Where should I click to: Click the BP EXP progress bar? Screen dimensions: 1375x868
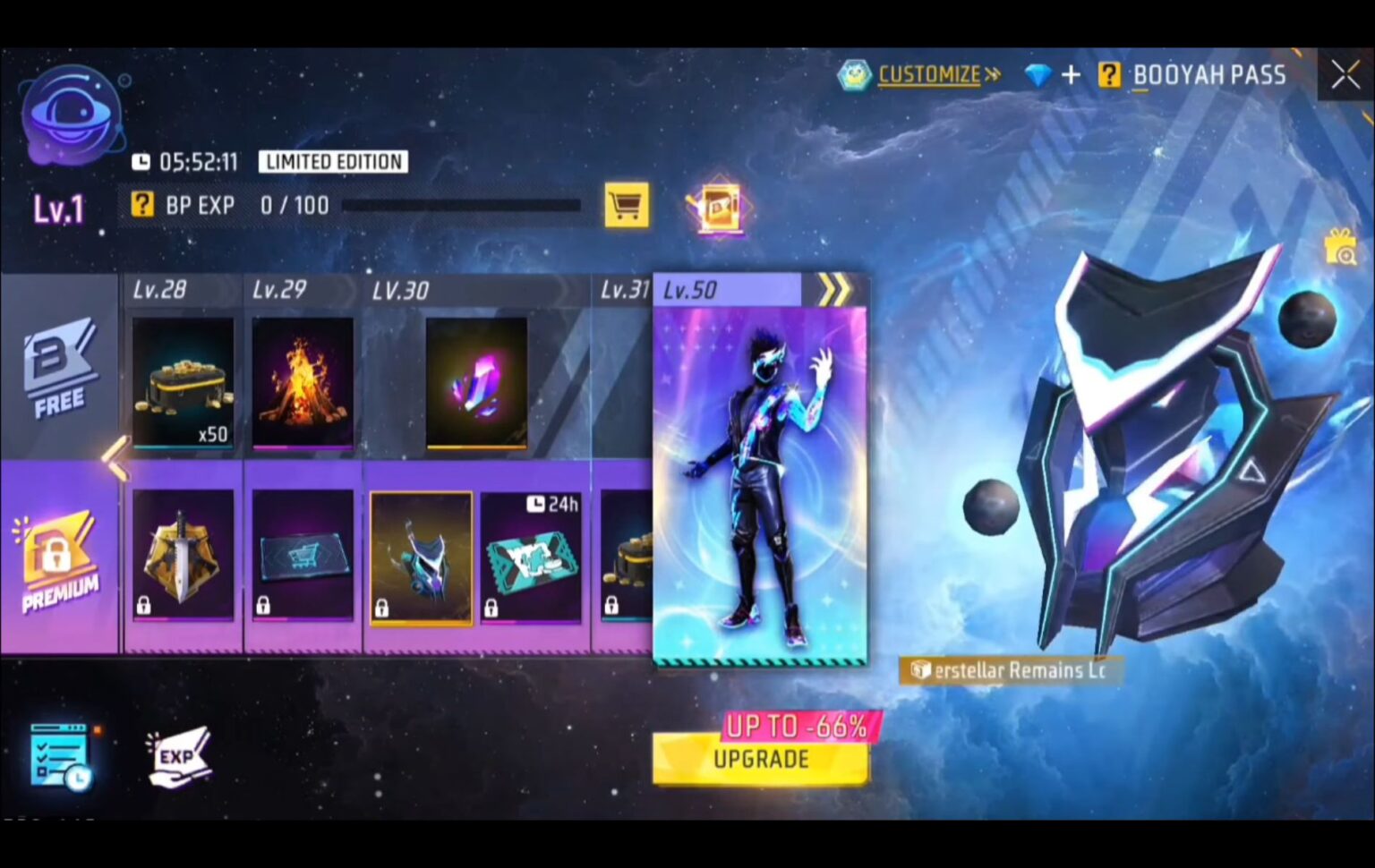click(x=461, y=206)
